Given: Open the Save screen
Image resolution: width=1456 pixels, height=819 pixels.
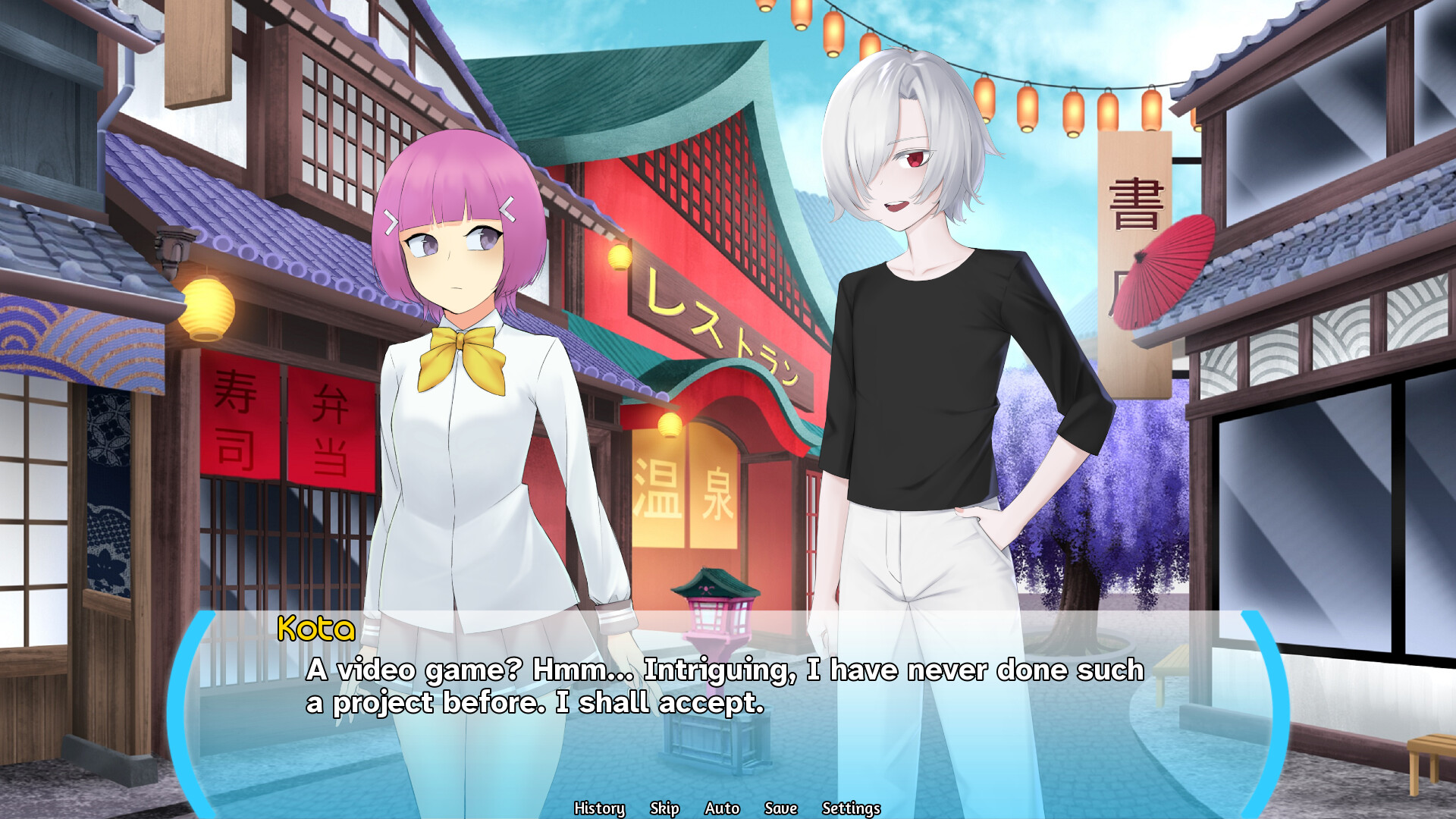Looking at the screenshot, I should pyautogui.click(x=779, y=808).
